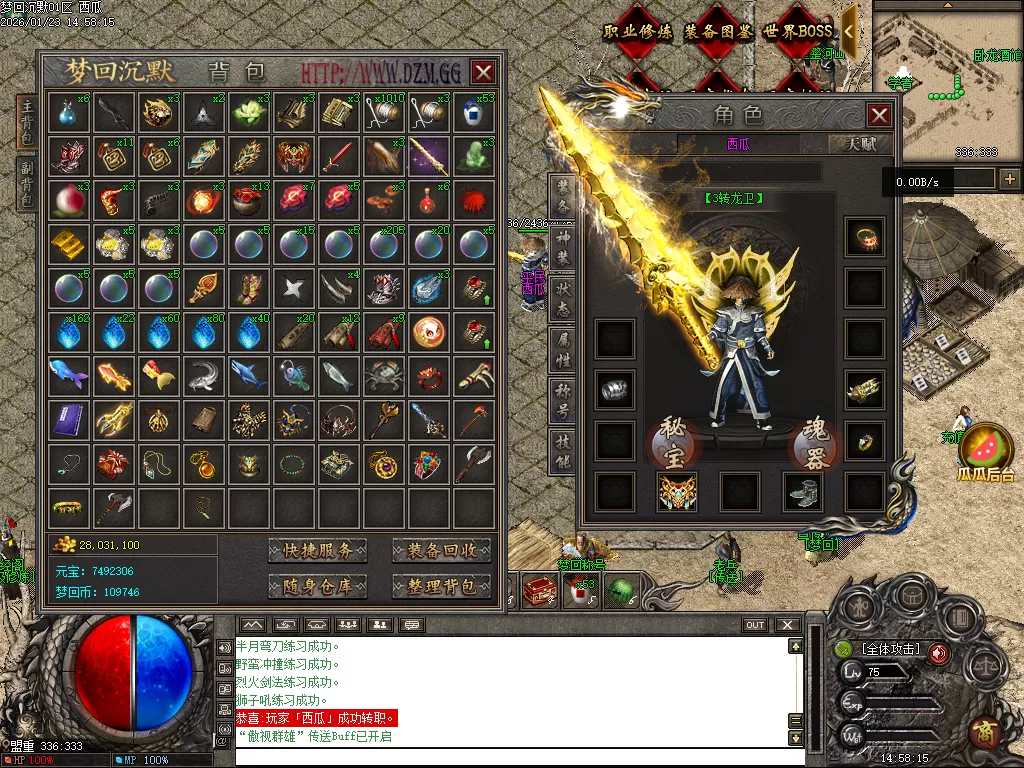Close the 背包 inventory window
This screenshot has height=768, width=1024.
point(483,72)
